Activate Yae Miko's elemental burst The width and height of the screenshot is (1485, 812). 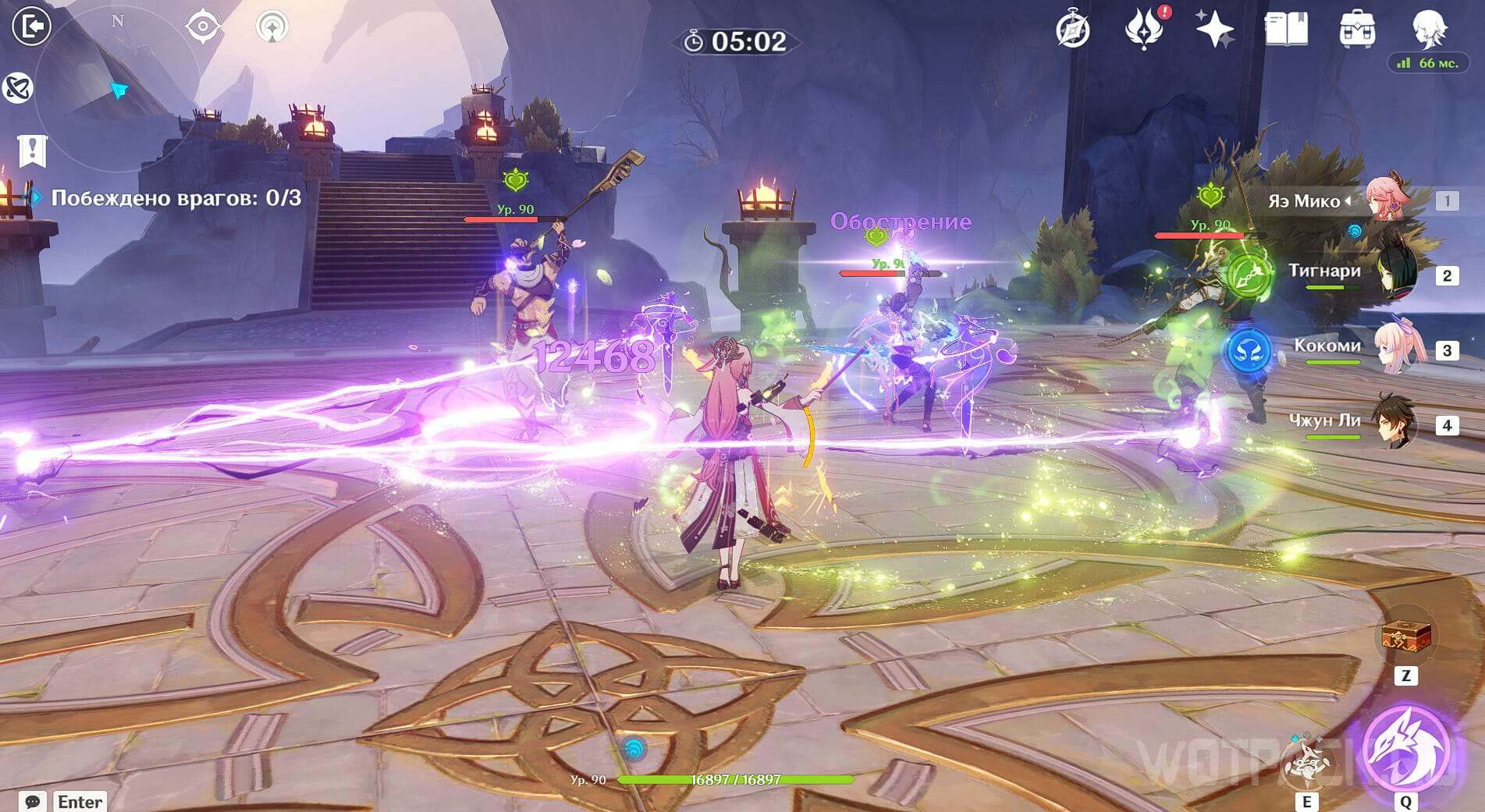1405,750
